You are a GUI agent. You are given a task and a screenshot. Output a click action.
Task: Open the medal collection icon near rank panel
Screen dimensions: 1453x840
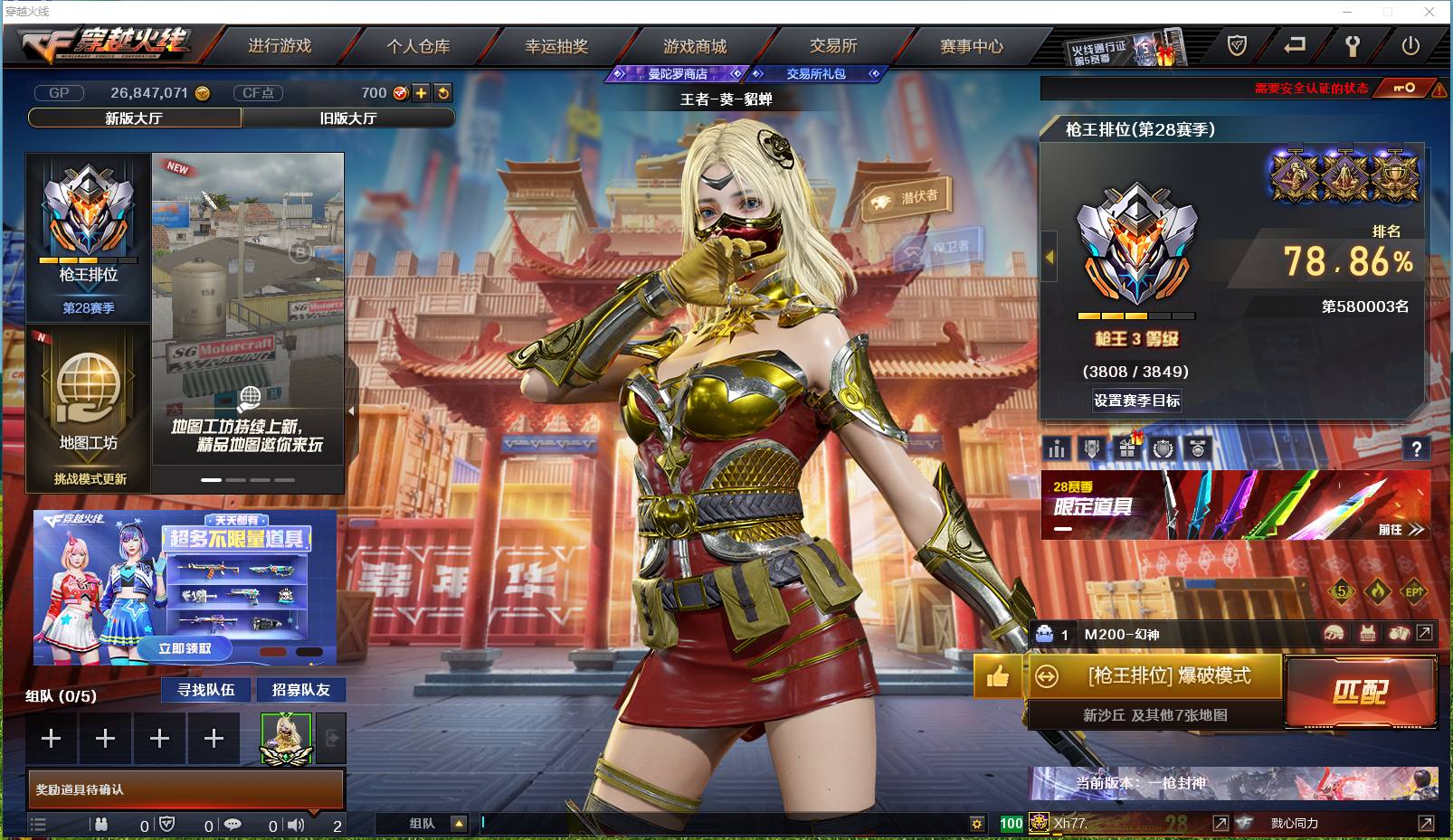pyautogui.click(x=1197, y=448)
